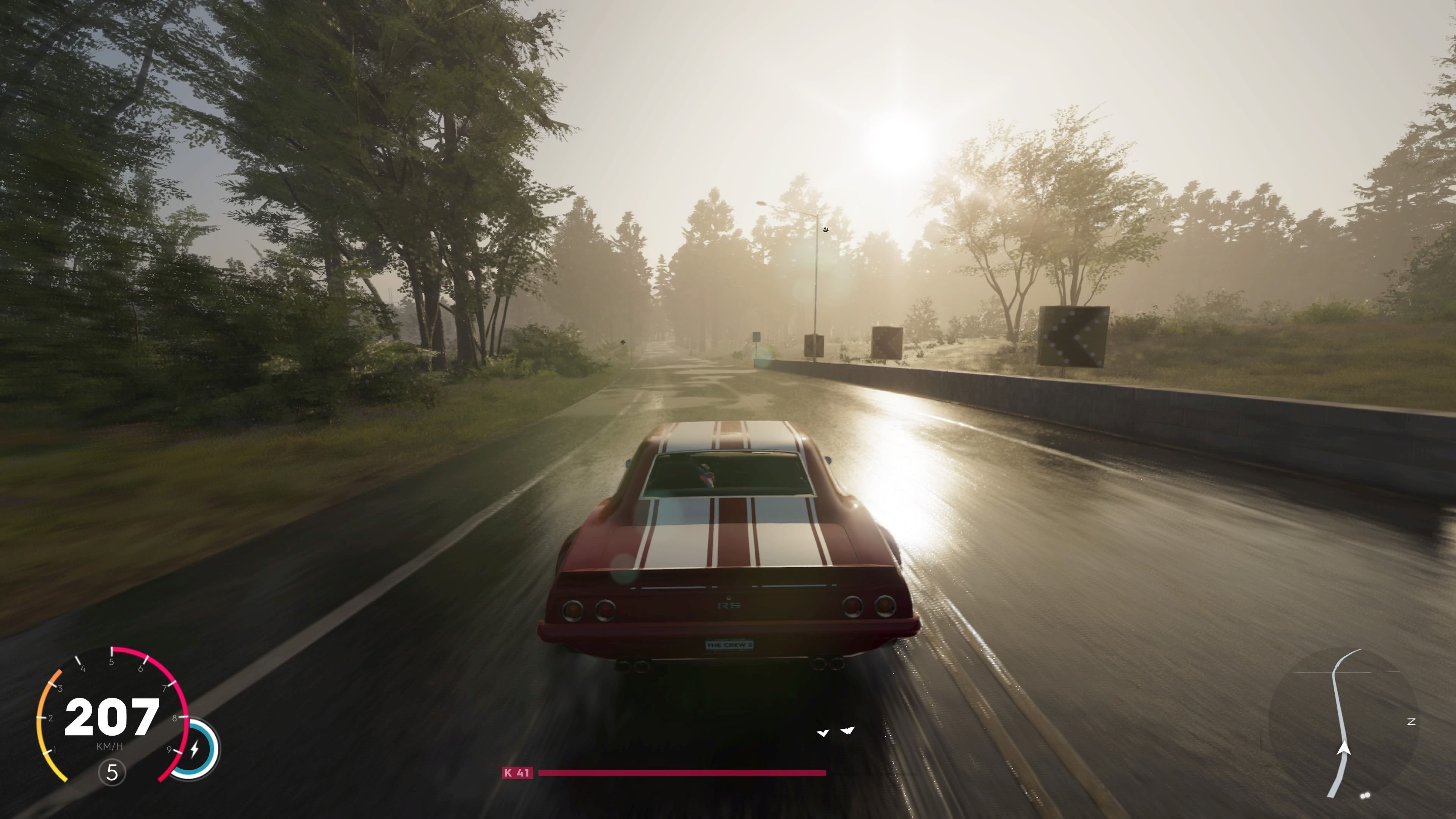Click THE CREW 2 license plate on the car
The height and width of the screenshot is (819, 1456).
click(729, 644)
